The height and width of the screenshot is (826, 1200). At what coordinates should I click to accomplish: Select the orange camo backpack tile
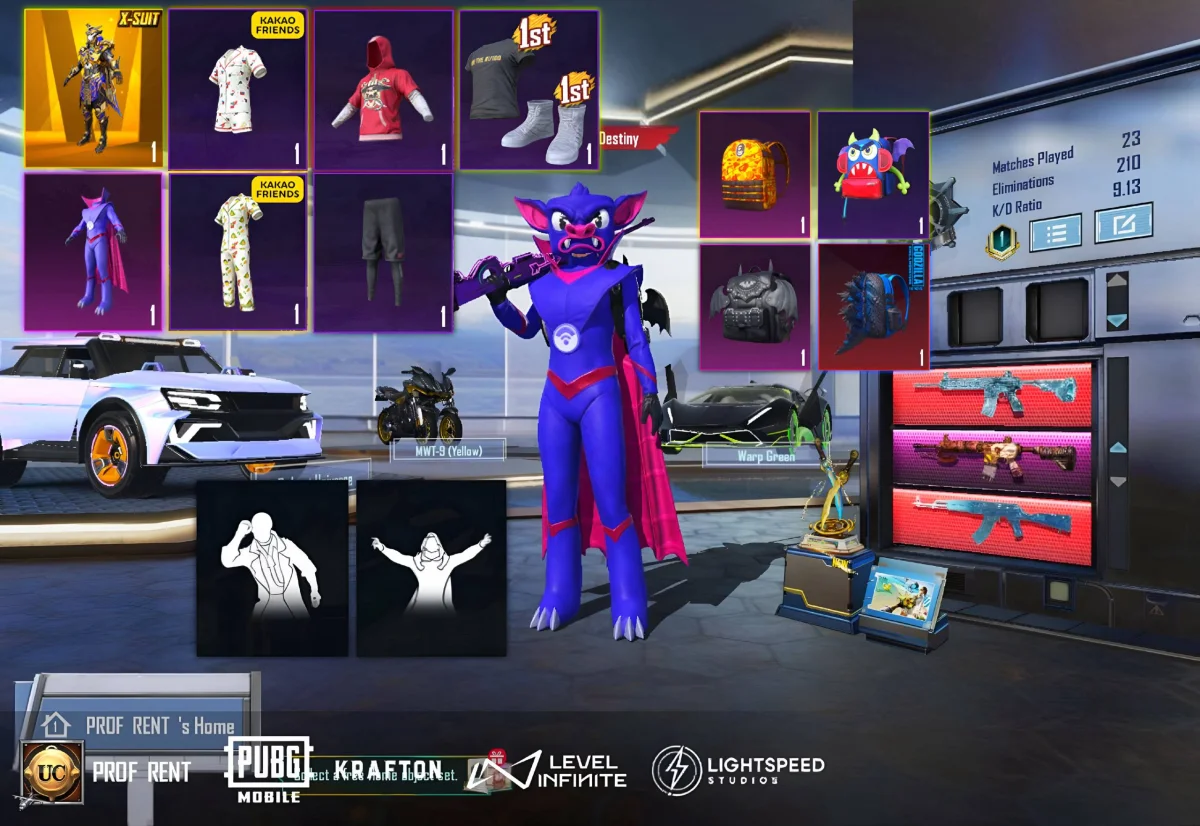point(755,174)
